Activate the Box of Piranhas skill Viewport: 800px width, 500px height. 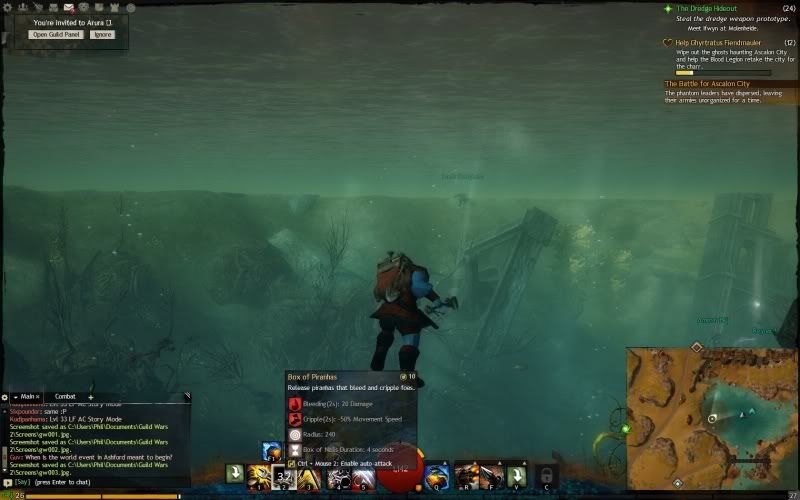(283, 476)
